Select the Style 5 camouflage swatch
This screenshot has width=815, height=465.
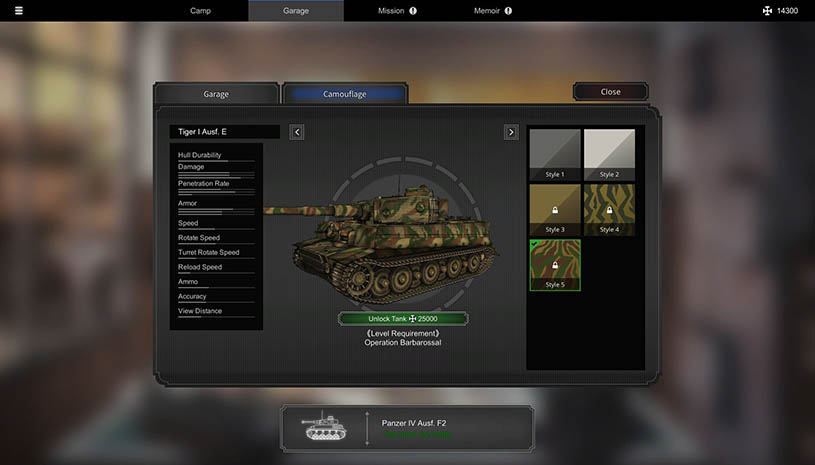click(x=555, y=264)
